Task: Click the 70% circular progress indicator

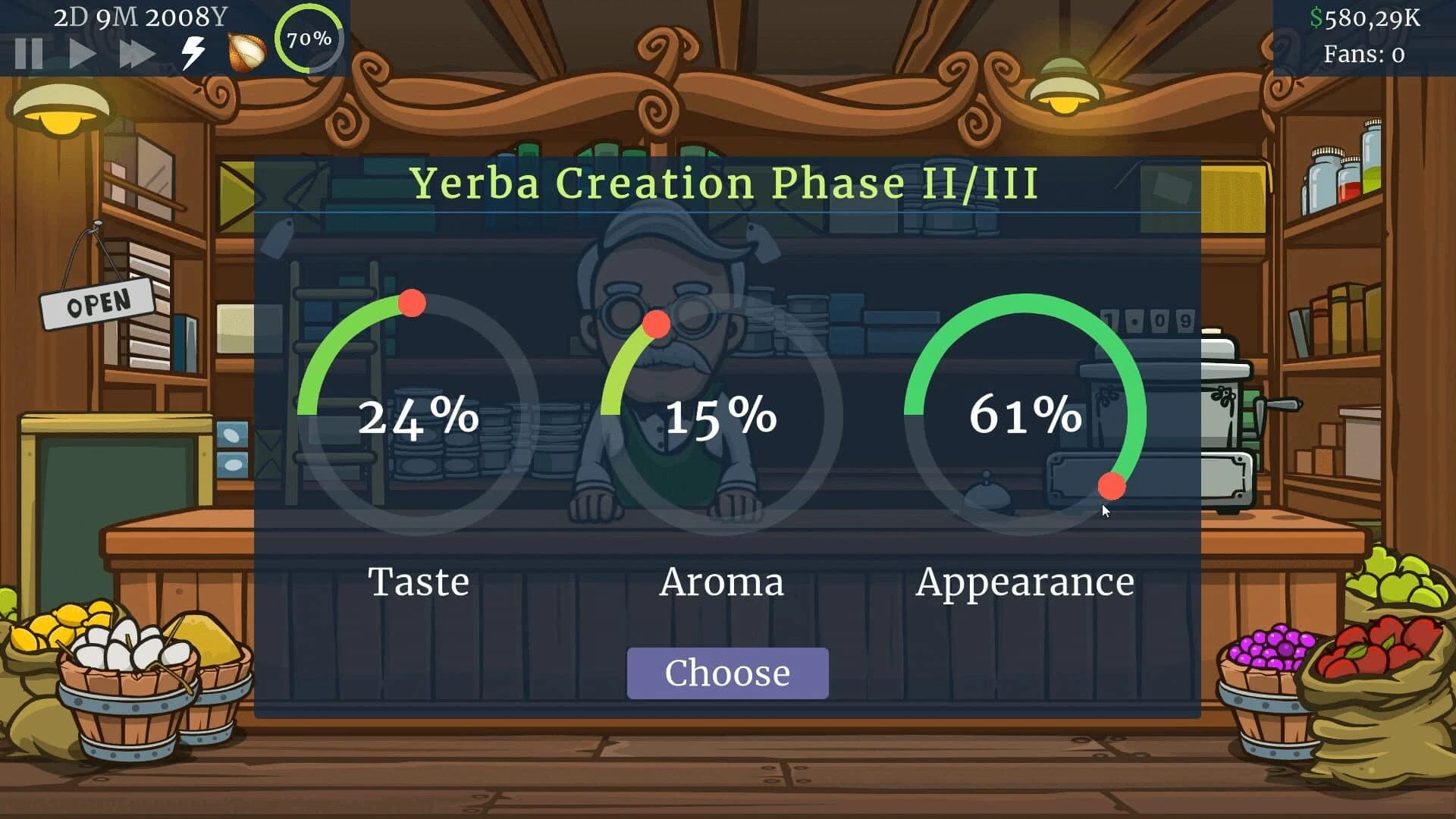Action: click(308, 42)
